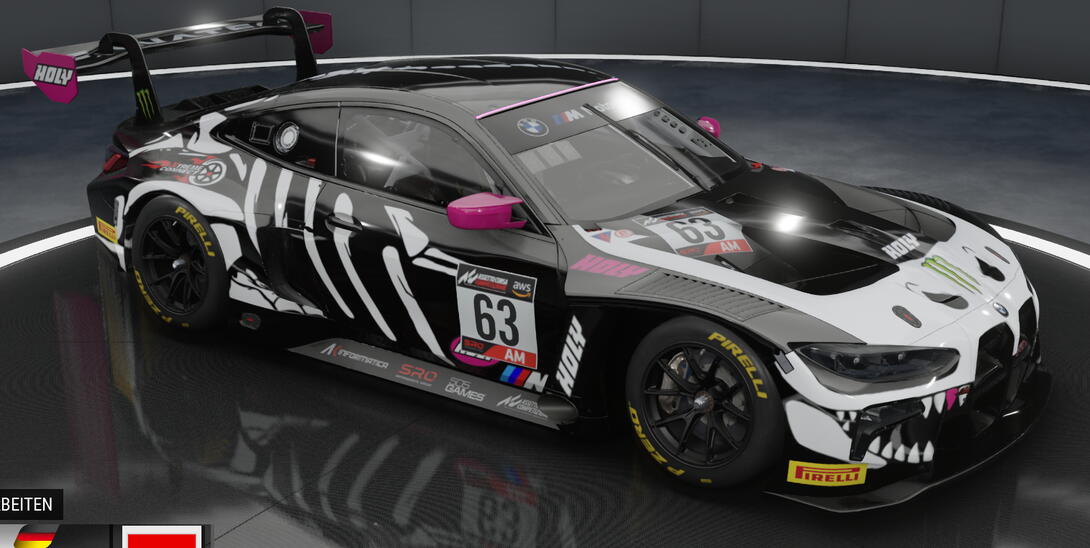Click the partially visible BEARBEITEN edit button
The height and width of the screenshot is (548, 1090).
coord(29,504)
